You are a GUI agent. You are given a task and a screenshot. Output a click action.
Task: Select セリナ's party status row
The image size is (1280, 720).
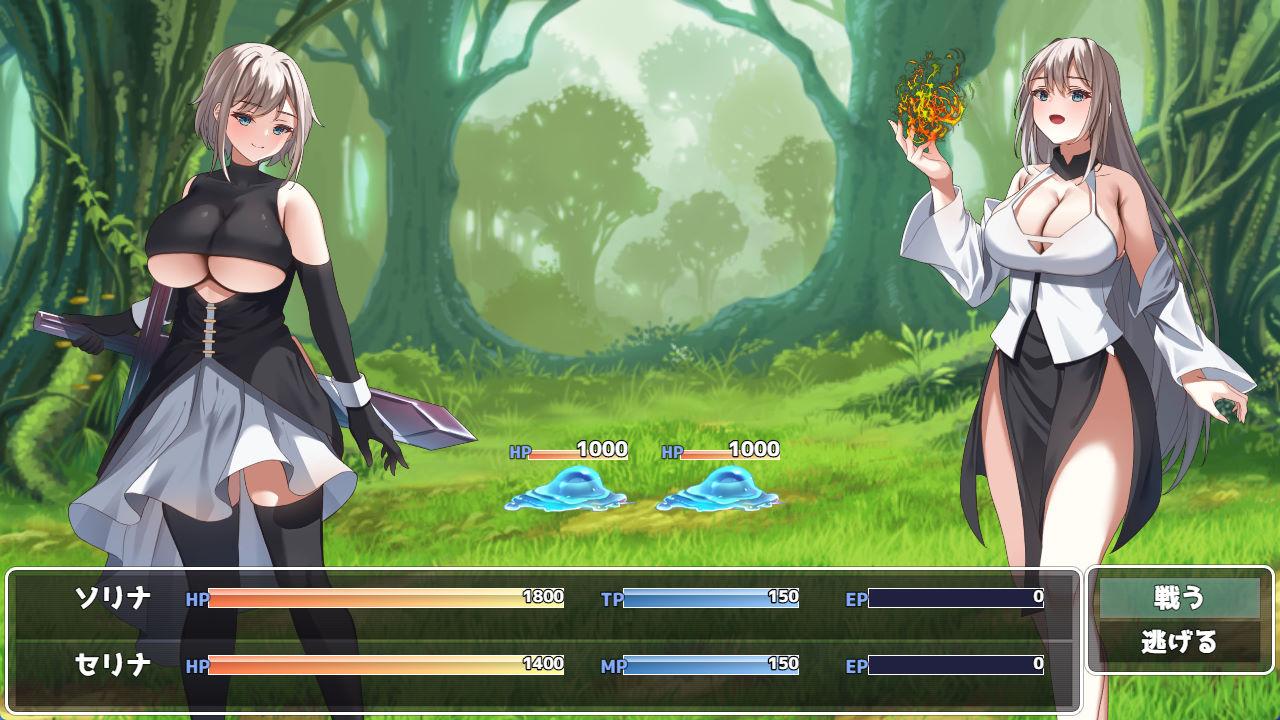coord(545,664)
